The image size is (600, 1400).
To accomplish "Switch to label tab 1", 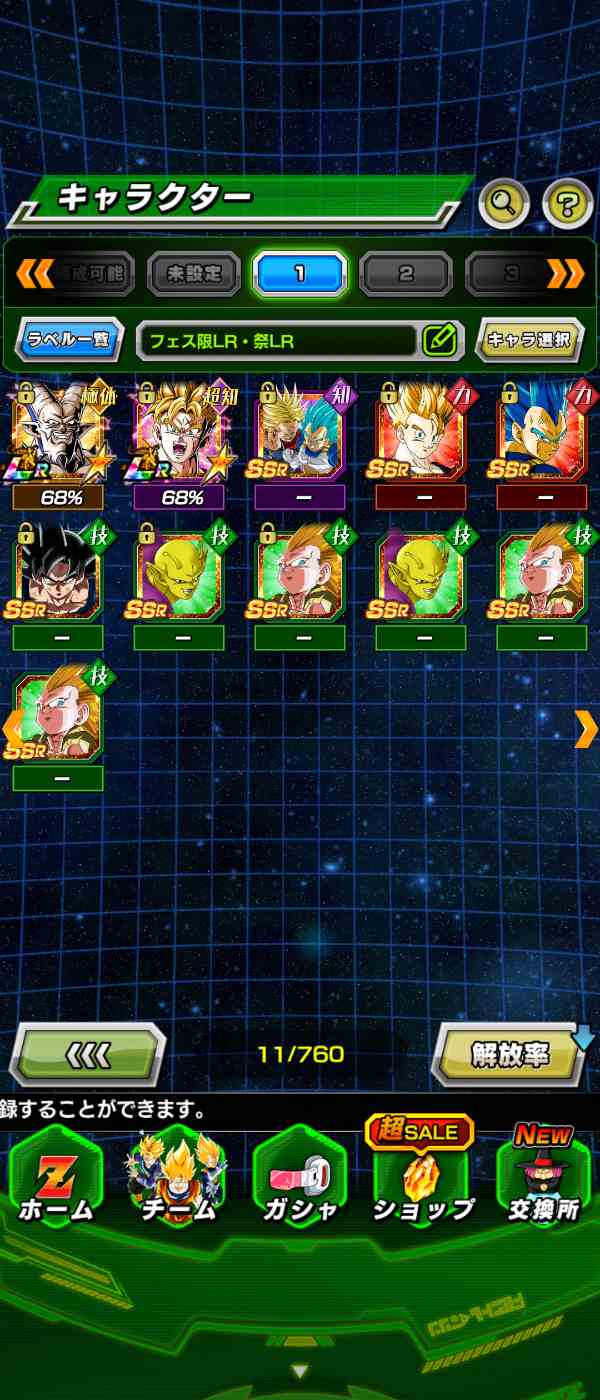I will click(299, 273).
